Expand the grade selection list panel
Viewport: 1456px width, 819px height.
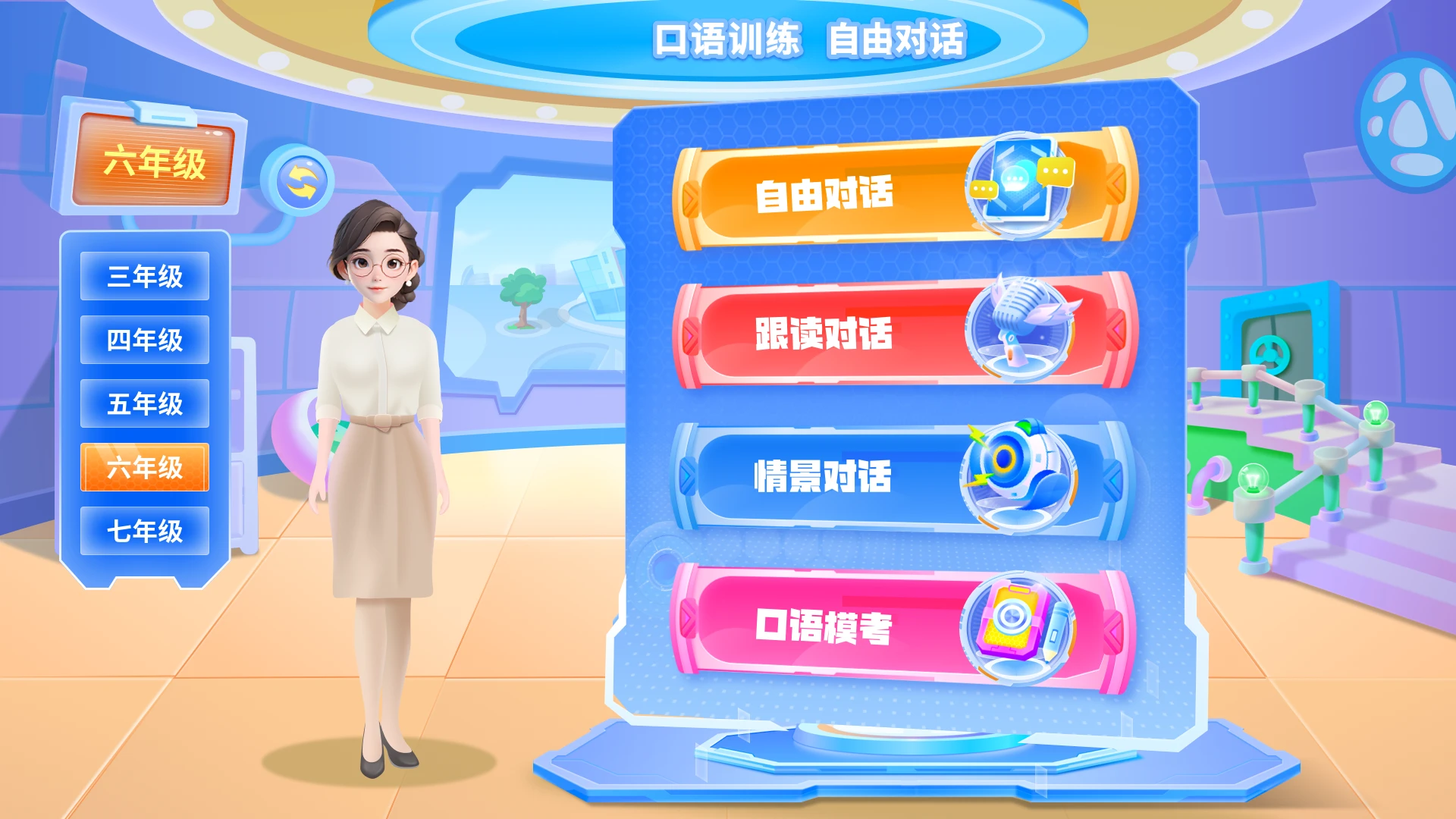pos(144,402)
